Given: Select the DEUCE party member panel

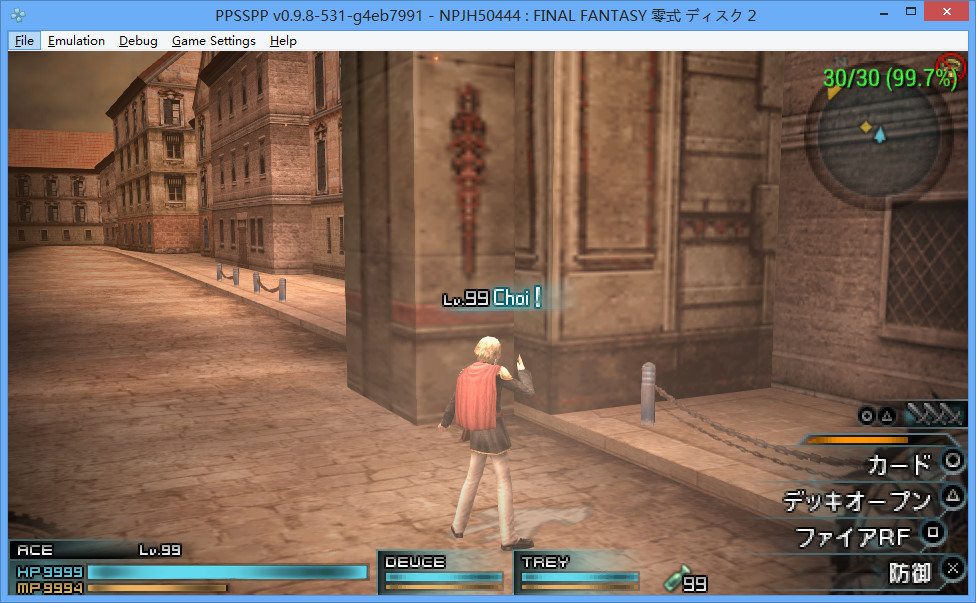Looking at the screenshot, I should click(443, 572).
